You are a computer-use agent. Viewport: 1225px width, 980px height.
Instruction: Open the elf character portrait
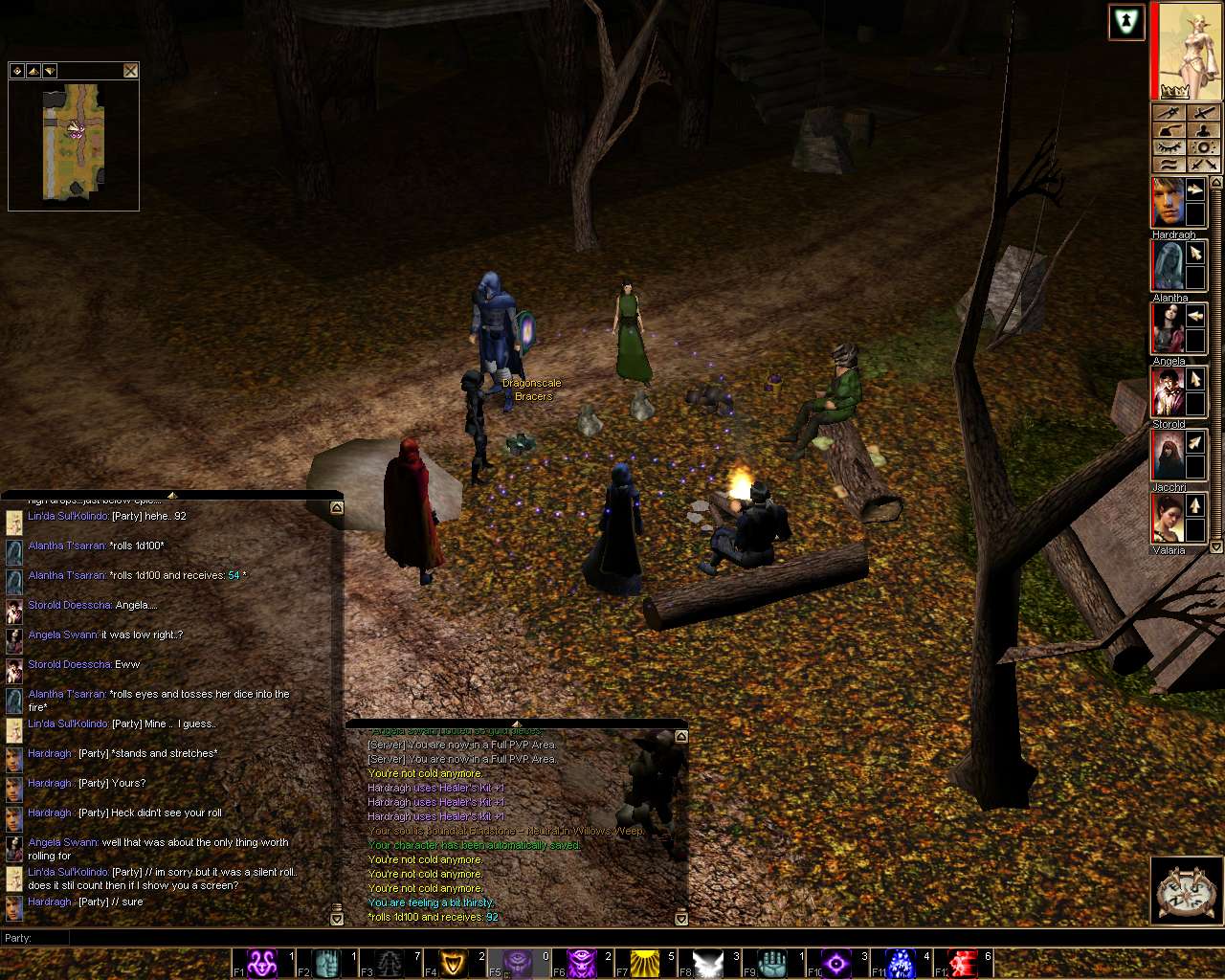click(x=1186, y=50)
